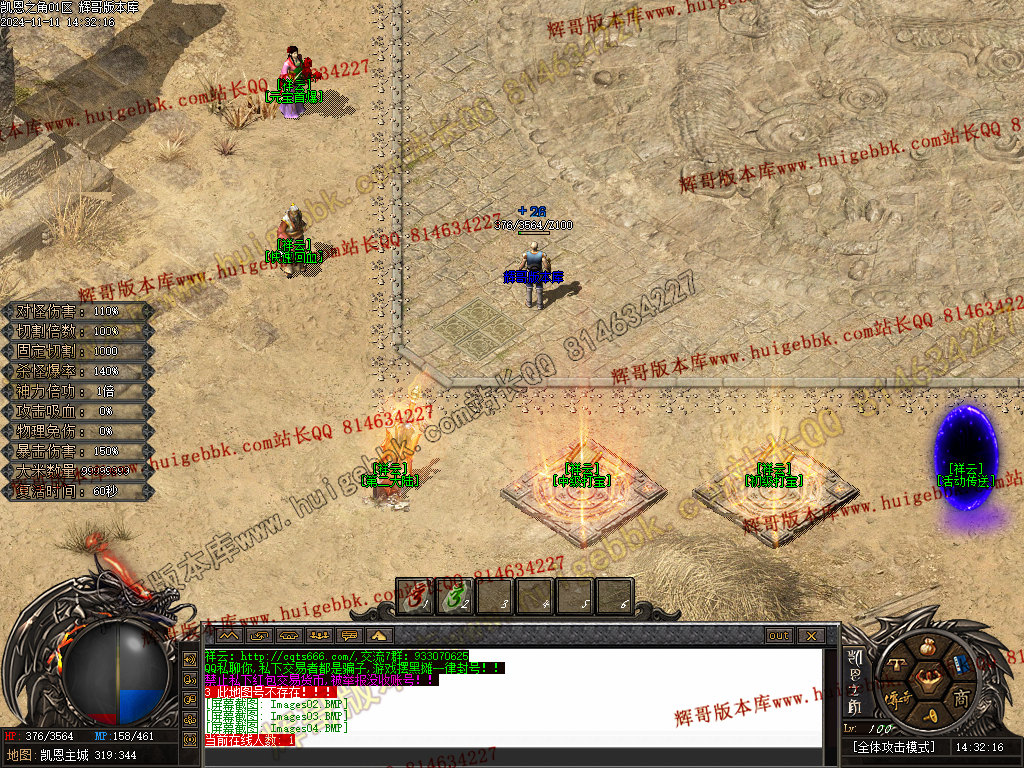The height and width of the screenshot is (768, 1024).
Task: Open the shop with the 商 button
Action: [961, 697]
